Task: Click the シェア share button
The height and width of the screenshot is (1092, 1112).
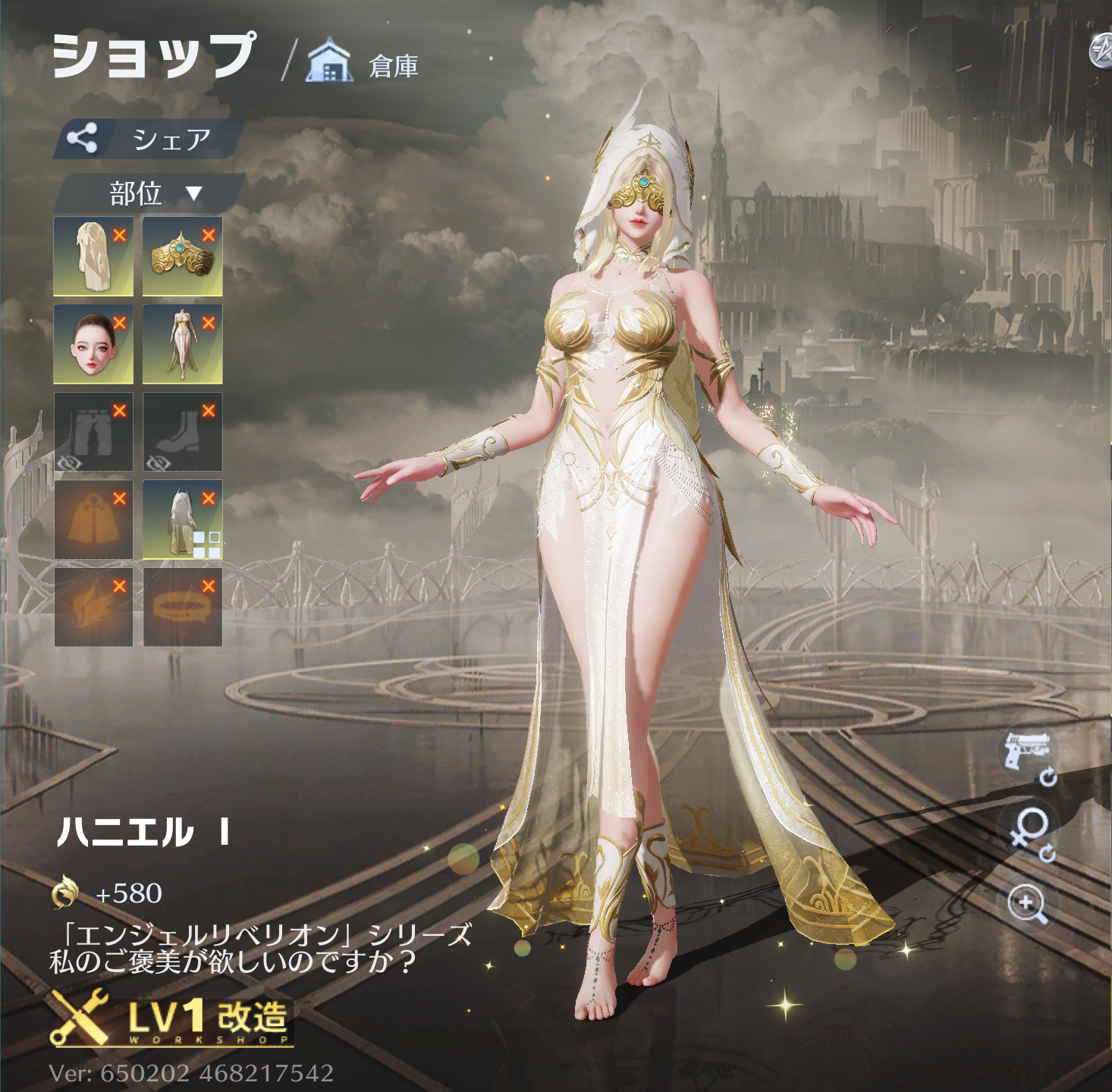Action: pos(148,139)
